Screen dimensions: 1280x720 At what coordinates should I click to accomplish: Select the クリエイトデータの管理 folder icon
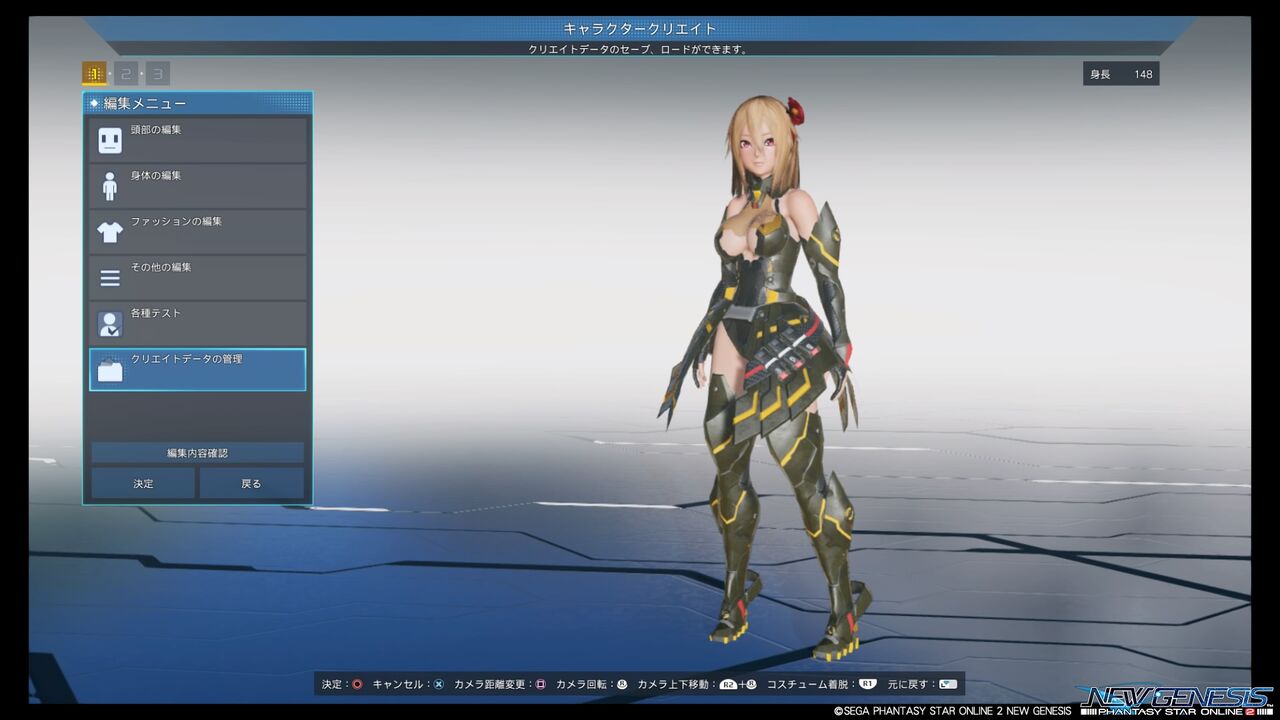pyautogui.click(x=110, y=369)
